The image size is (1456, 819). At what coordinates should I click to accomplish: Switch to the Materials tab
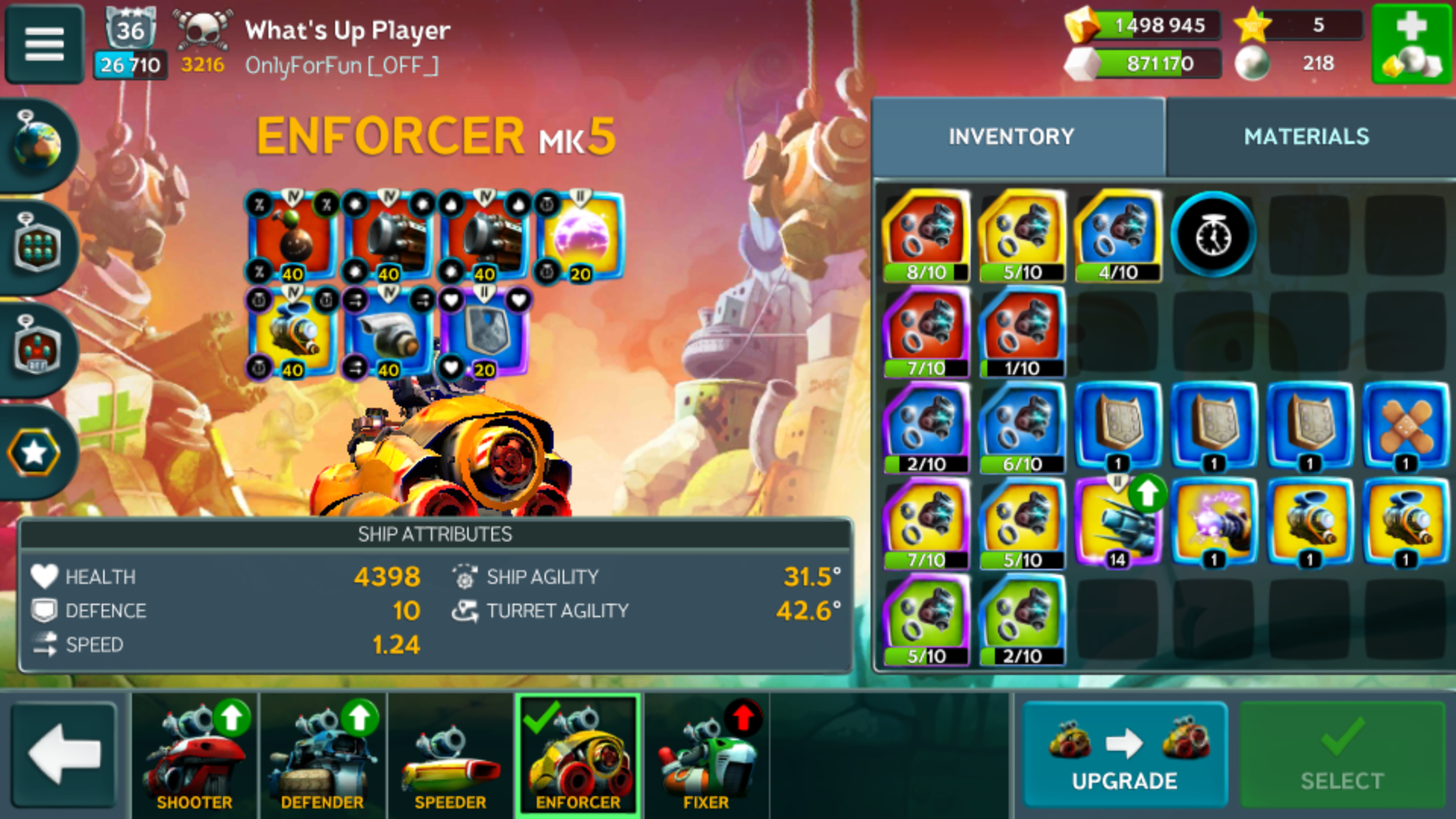(x=1306, y=136)
